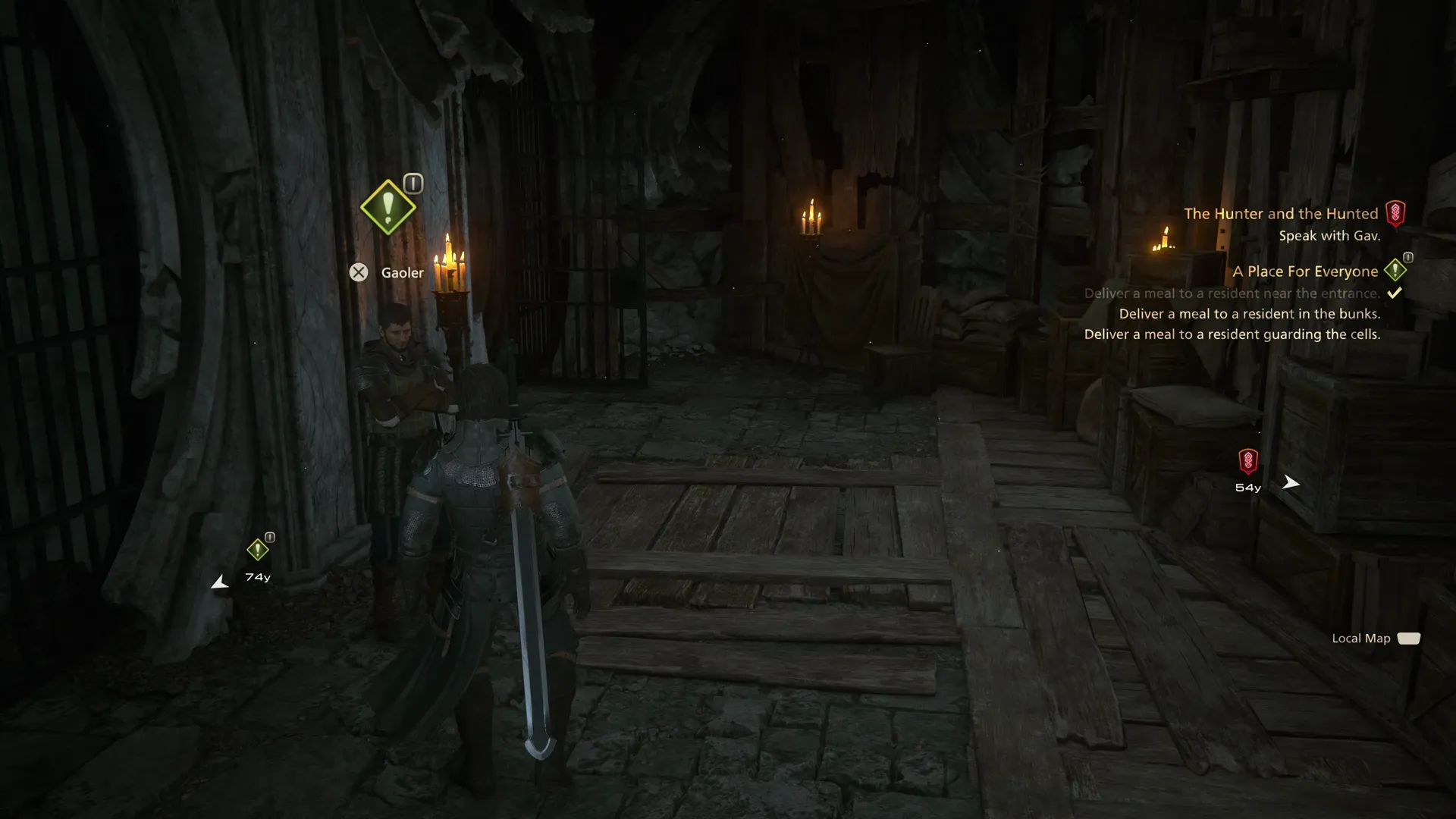1456x819 pixels.
Task: Click the red quest emblem beside The Hunter and the Hunted
Action: (x=1395, y=213)
